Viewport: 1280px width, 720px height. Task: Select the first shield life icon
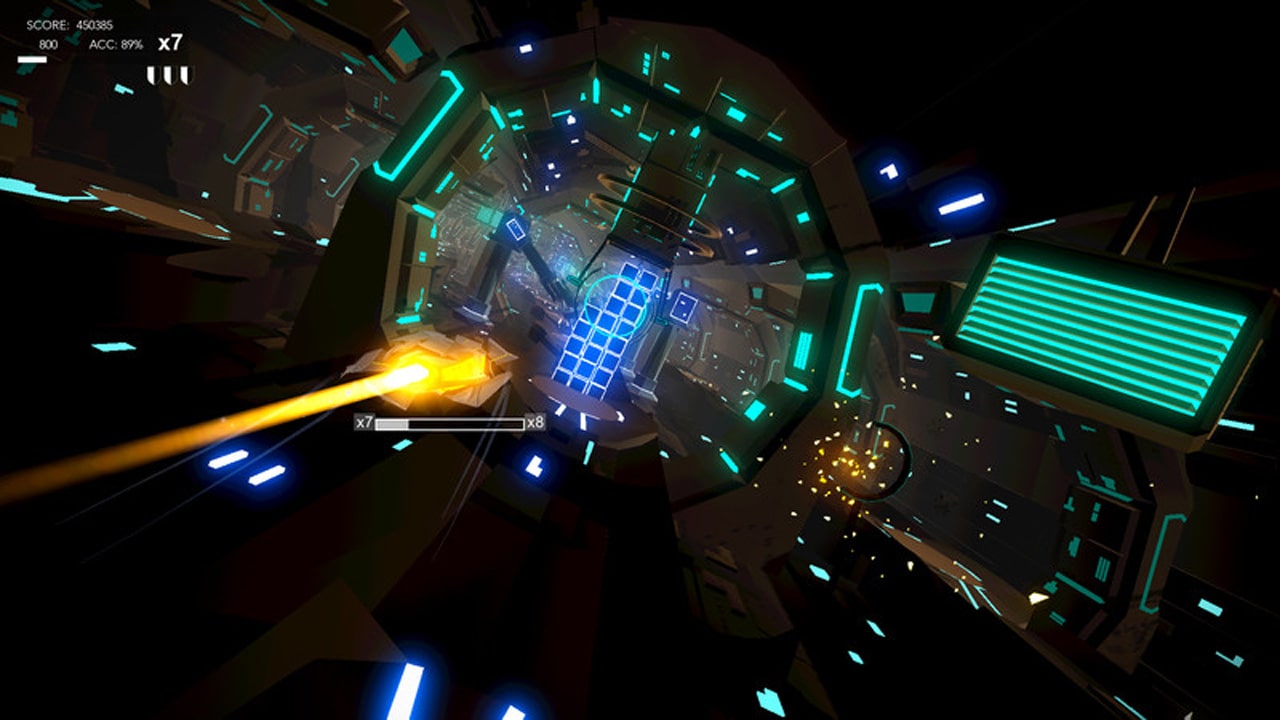152,72
